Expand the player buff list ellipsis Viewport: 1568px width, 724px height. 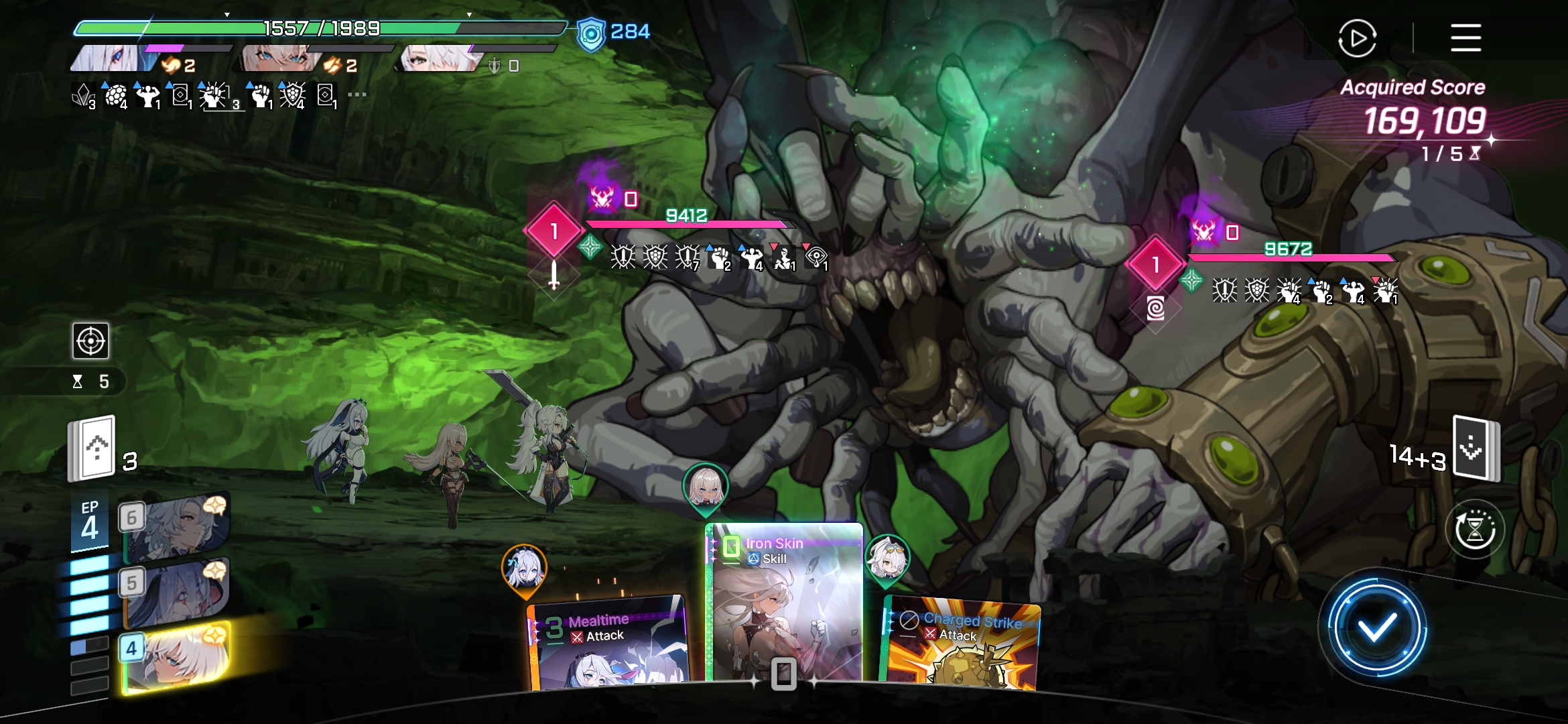[x=357, y=95]
